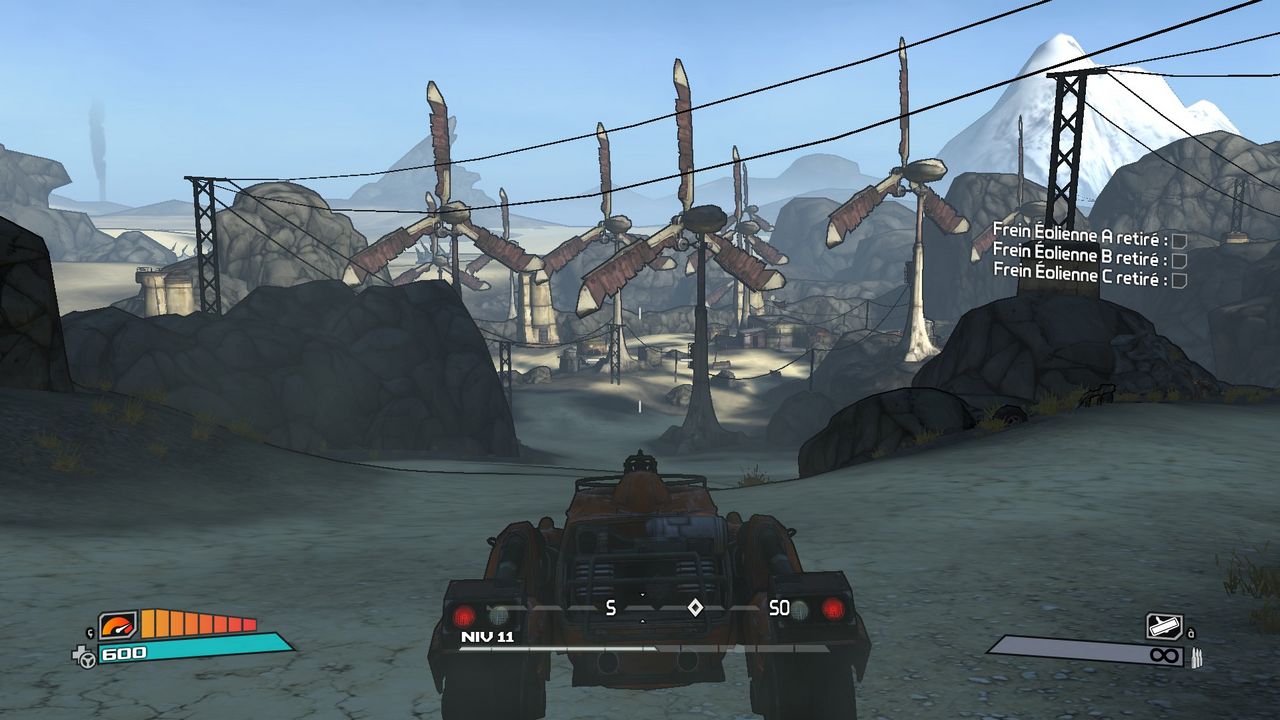Select the Frein Éolienne B retiré objective

click(1080, 260)
